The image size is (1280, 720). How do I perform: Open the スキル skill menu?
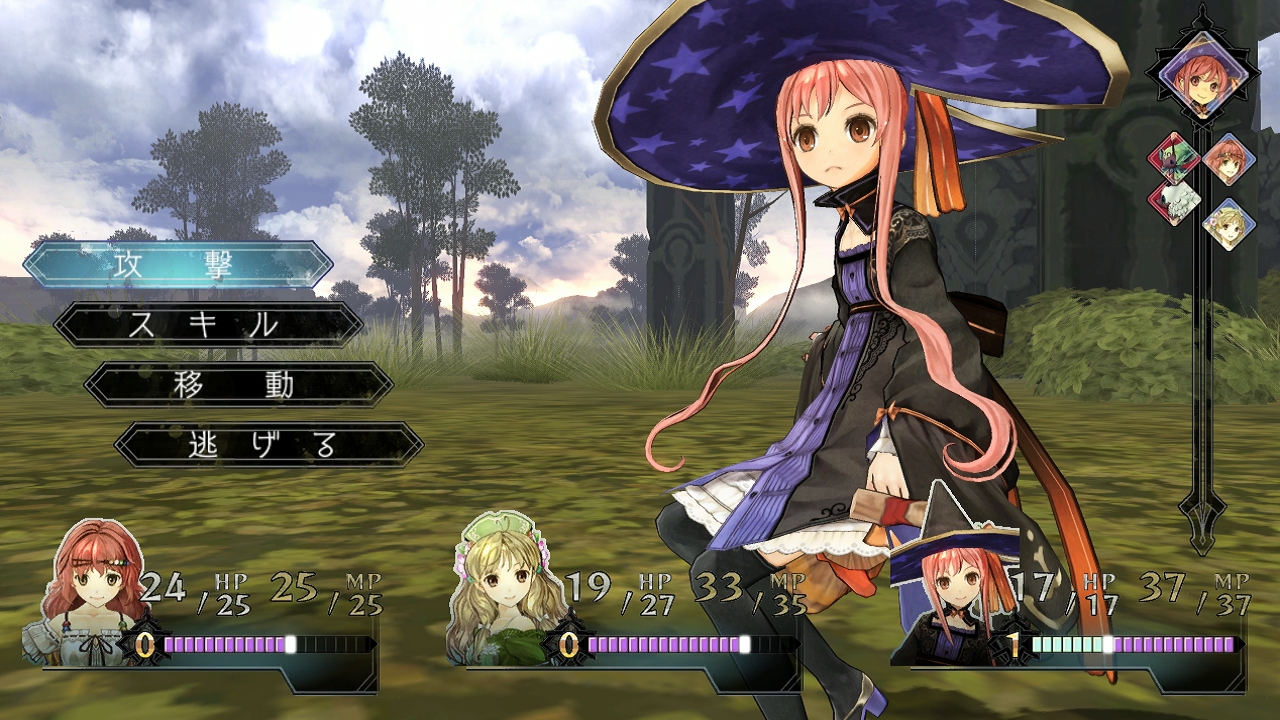coord(208,325)
